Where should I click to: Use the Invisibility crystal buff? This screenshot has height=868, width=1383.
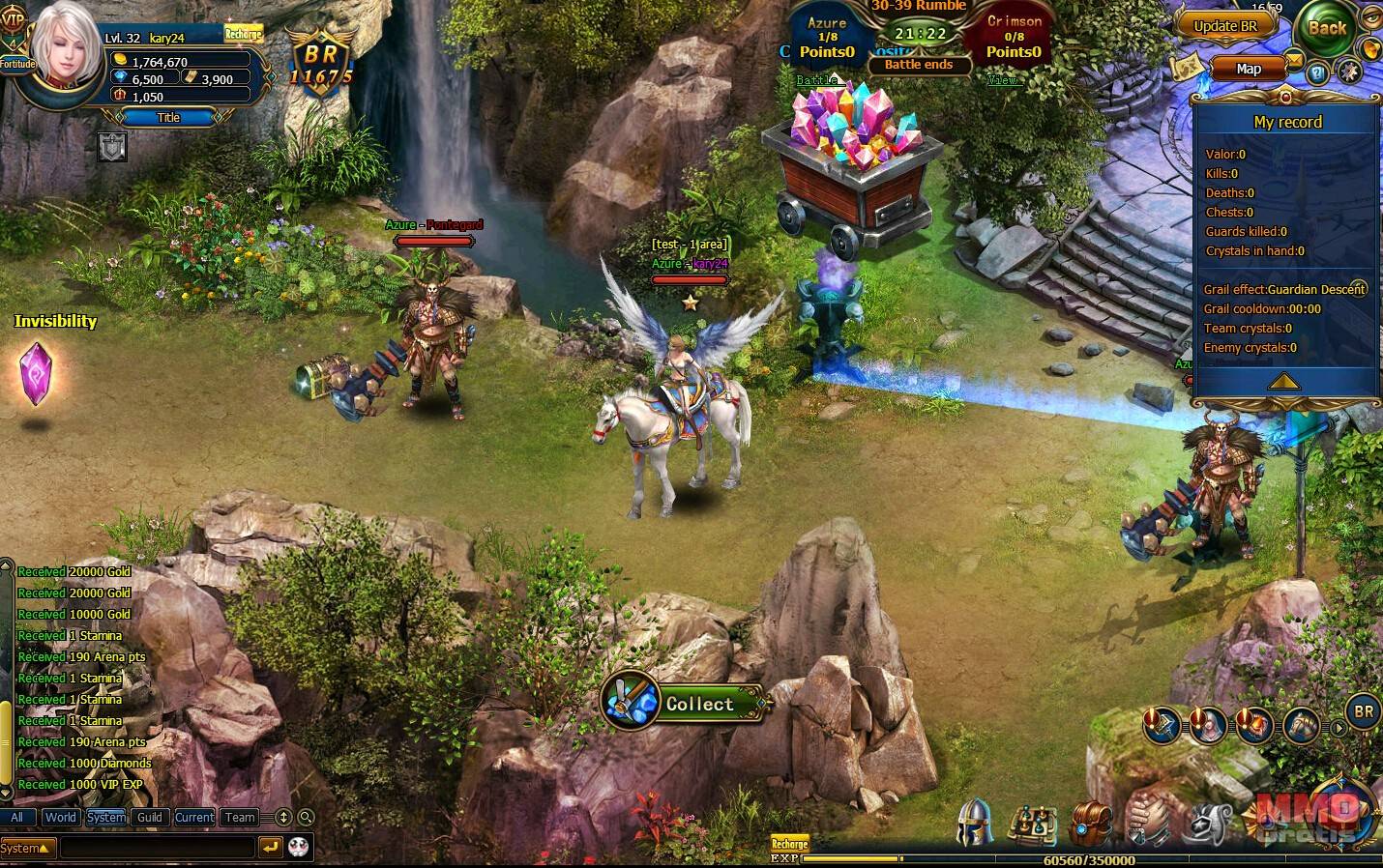tap(37, 373)
